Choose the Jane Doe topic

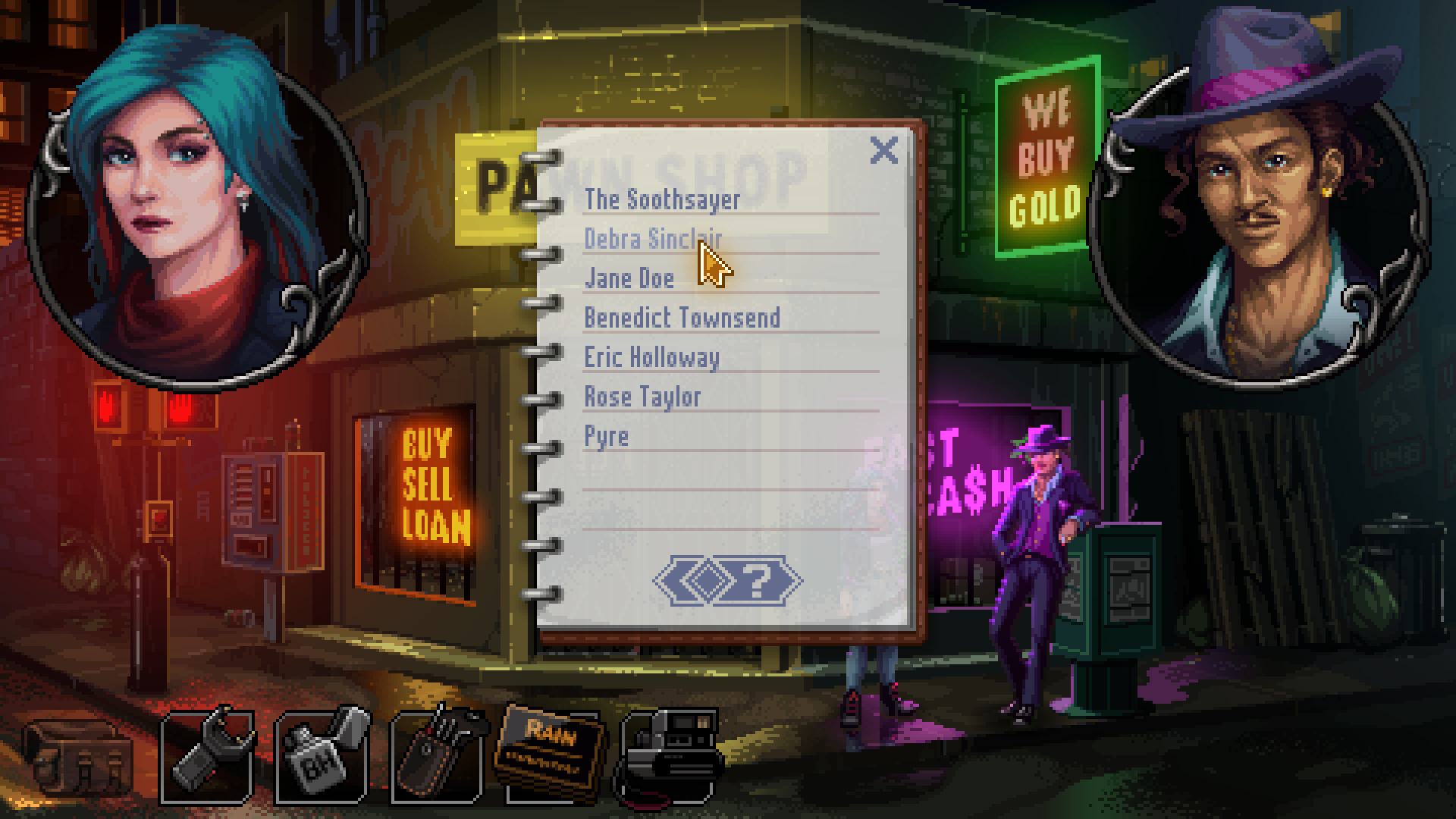(x=629, y=278)
